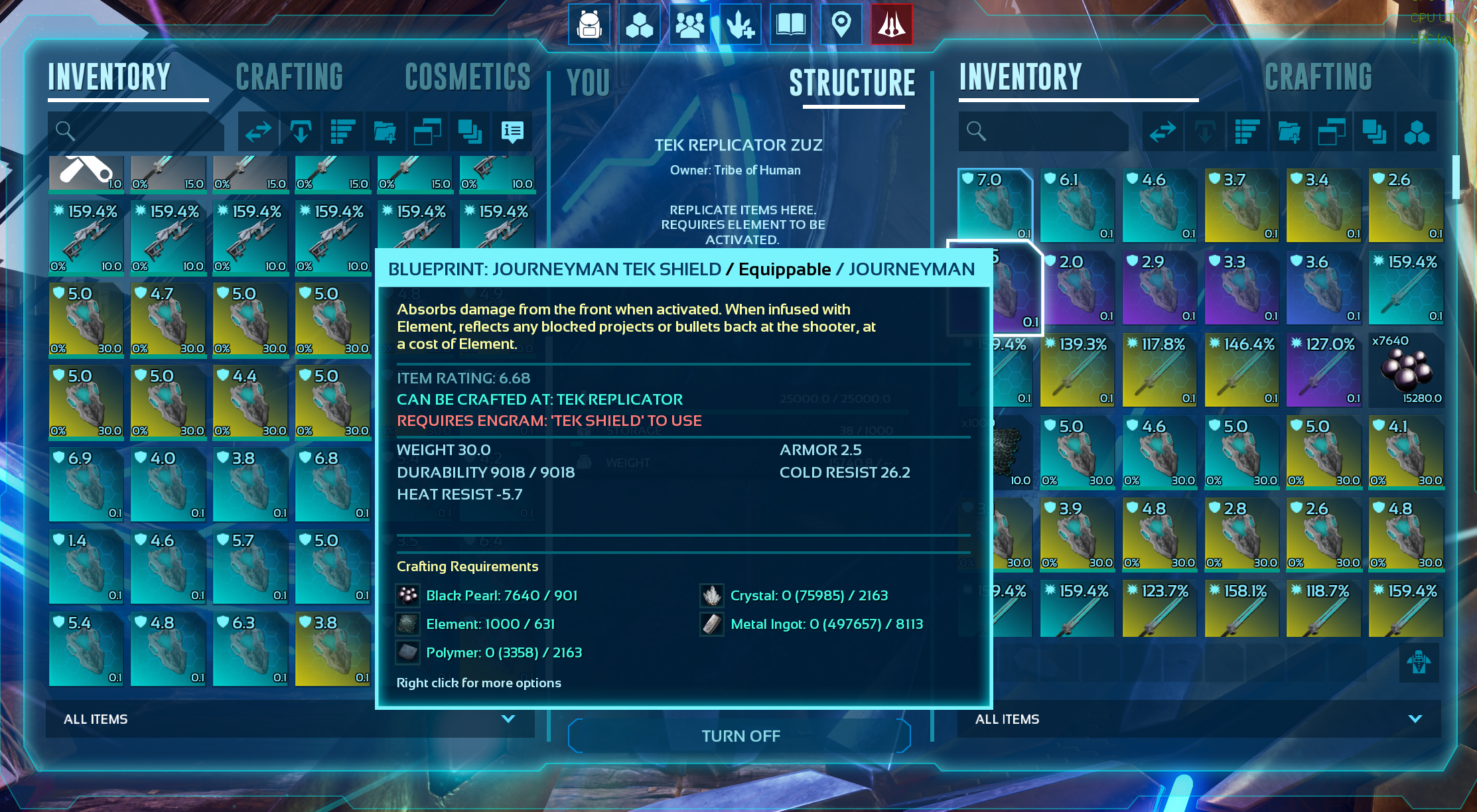Image resolution: width=1477 pixels, height=812 pixels.
Task: Select the Black Pearl stack x7640
Action: tap(1406, 370)
